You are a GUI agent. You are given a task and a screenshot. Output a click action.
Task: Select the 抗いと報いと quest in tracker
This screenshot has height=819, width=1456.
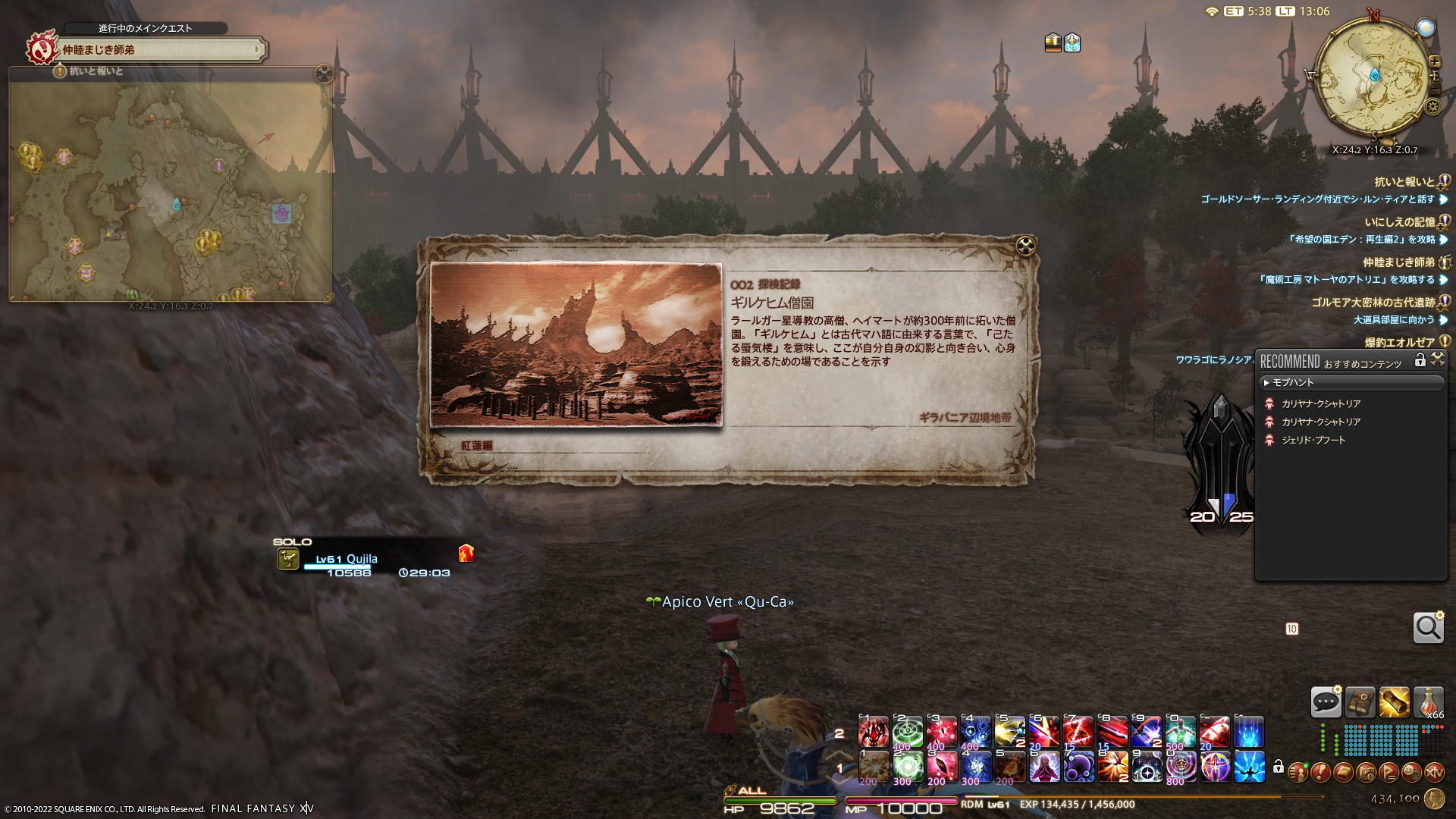coord(1404,182)
